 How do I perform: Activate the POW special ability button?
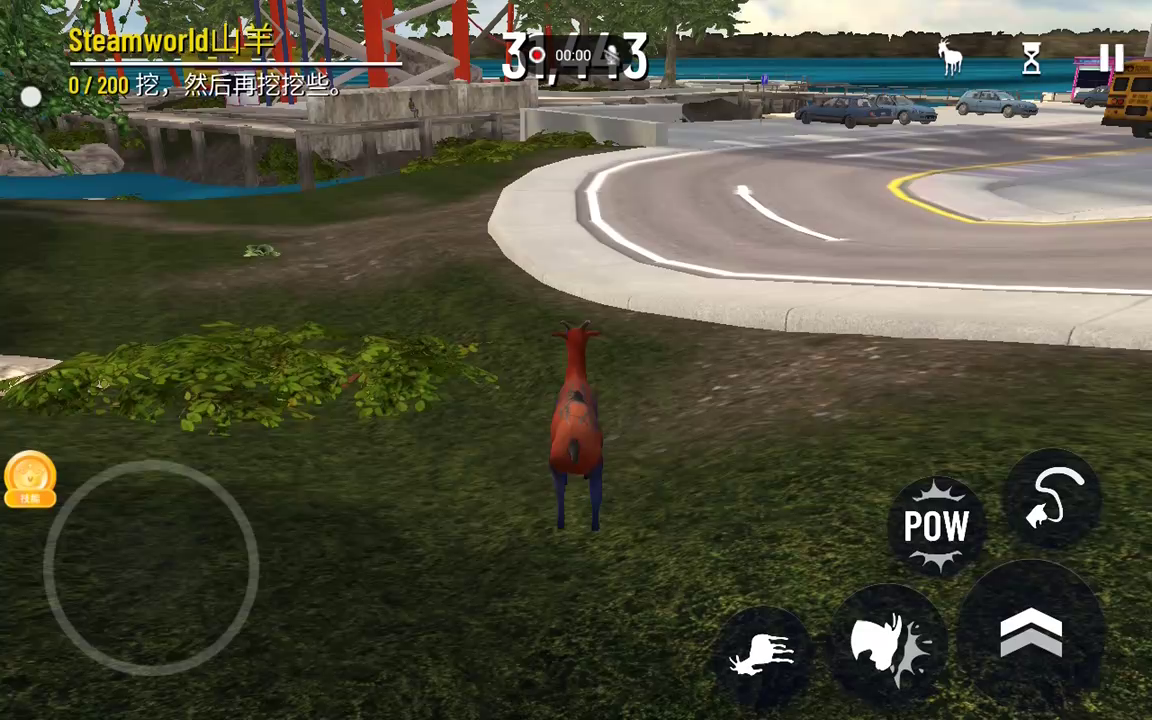click(936, 526)
